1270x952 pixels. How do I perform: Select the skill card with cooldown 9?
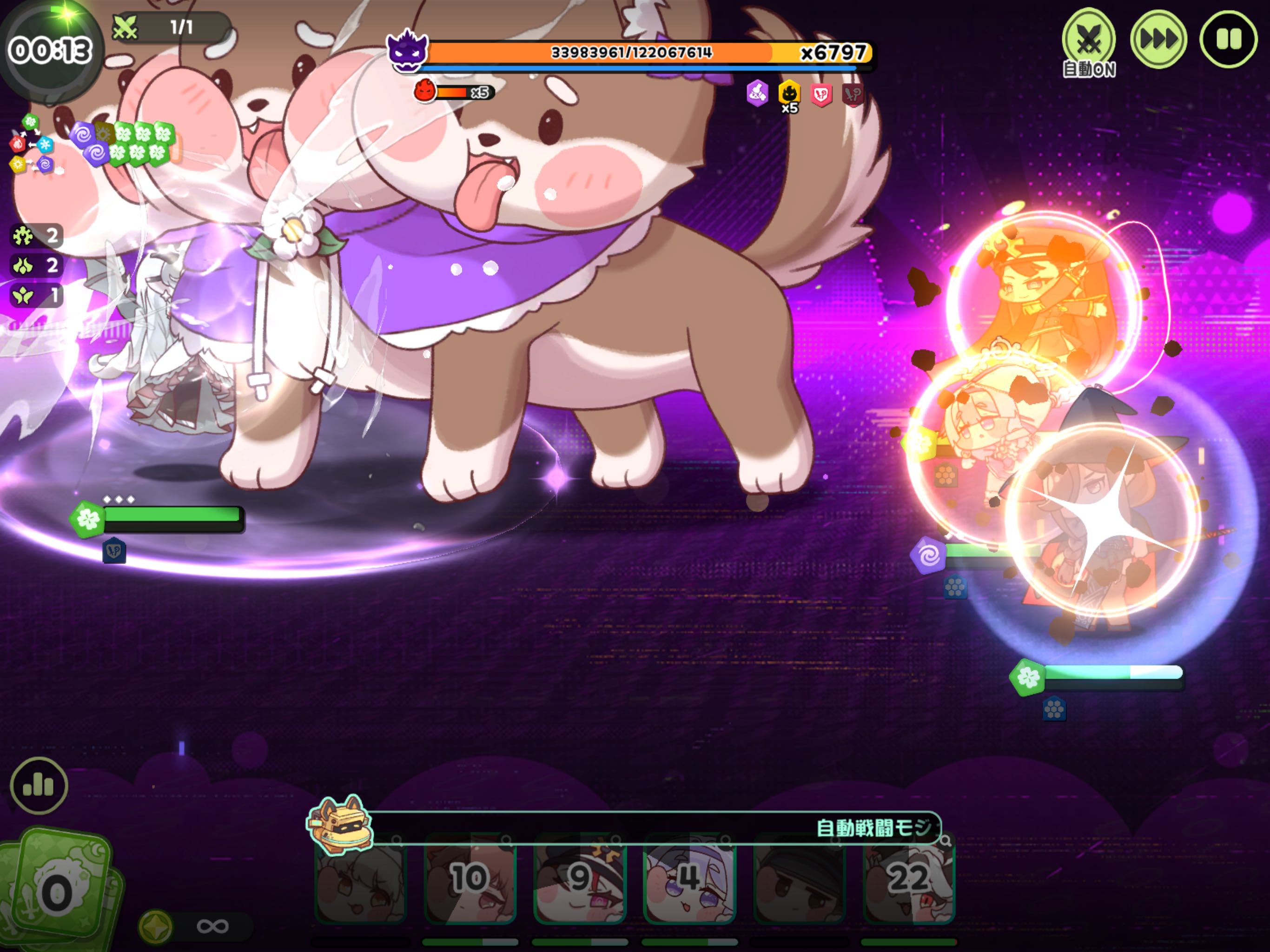580,879
